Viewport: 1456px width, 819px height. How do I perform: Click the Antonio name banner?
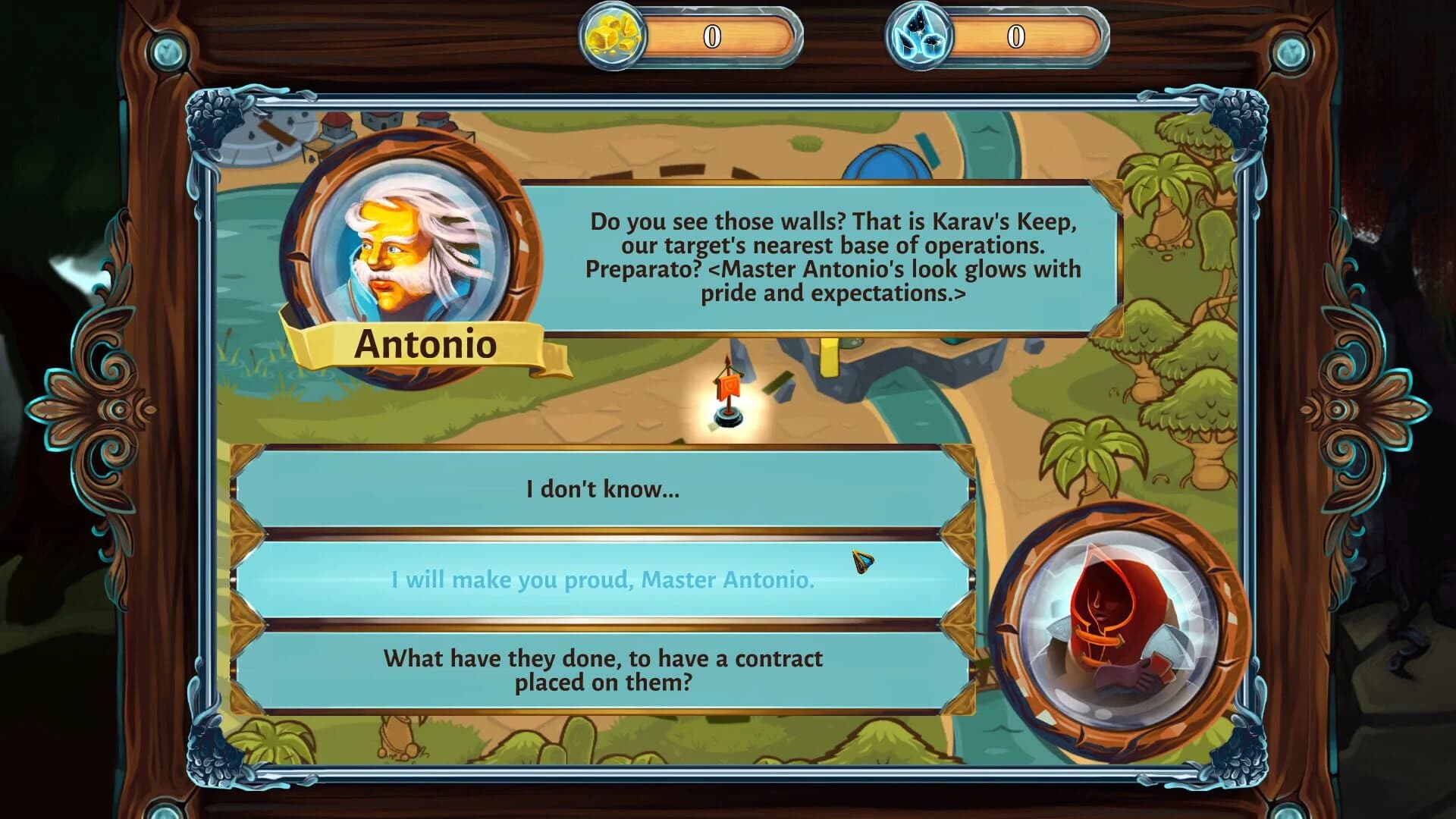point(422,347)
